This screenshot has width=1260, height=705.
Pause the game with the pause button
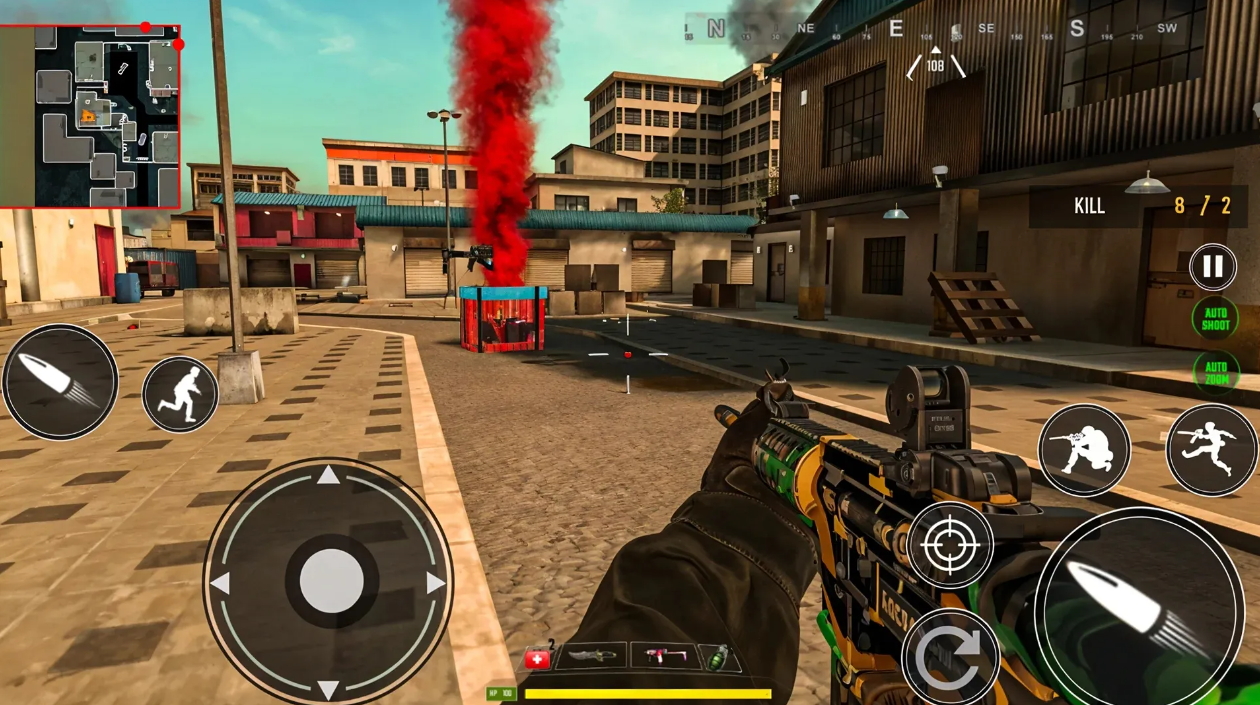click(1212, 267)
